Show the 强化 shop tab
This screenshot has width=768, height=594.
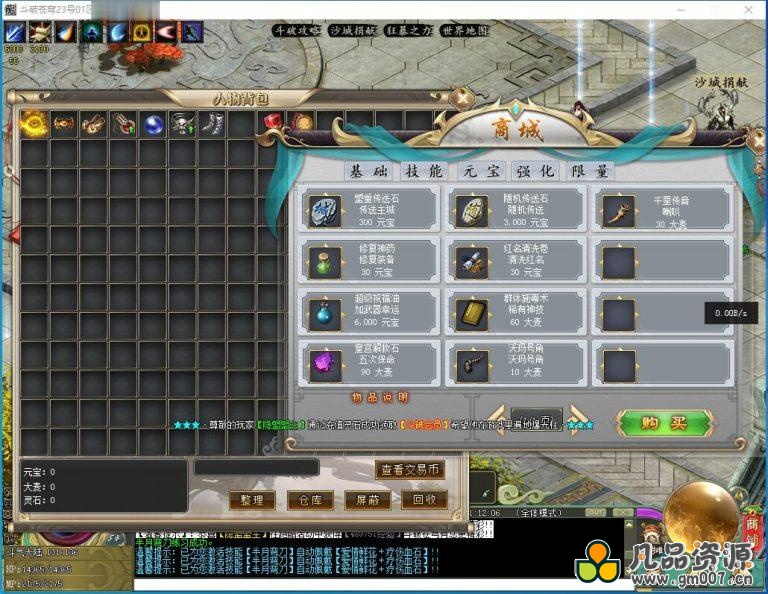coord(535,171)
